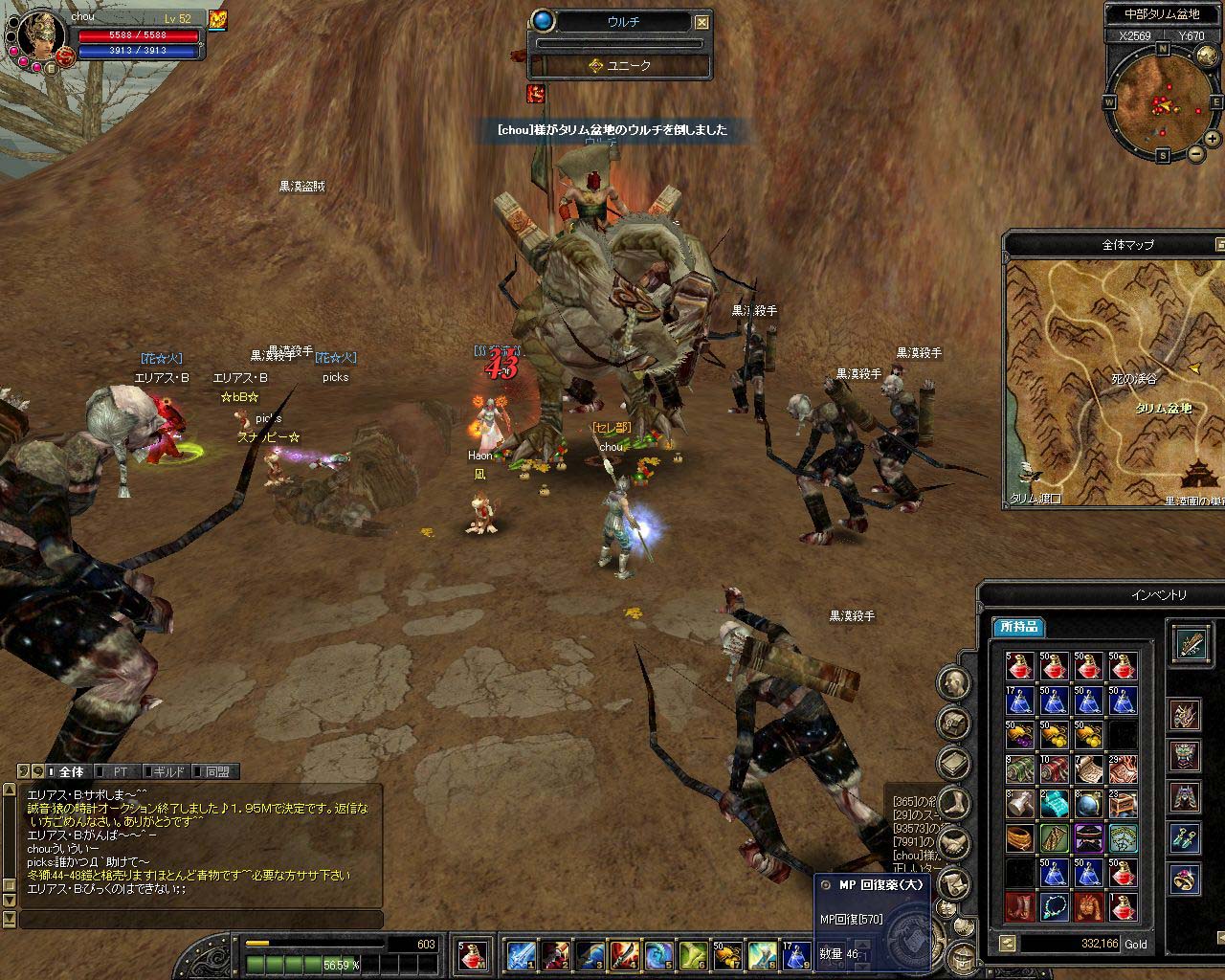This screenshot has height=980, width=1225.
Task: Click the chou character portrait
Action: pyautogui.click(x=38, y=38)
